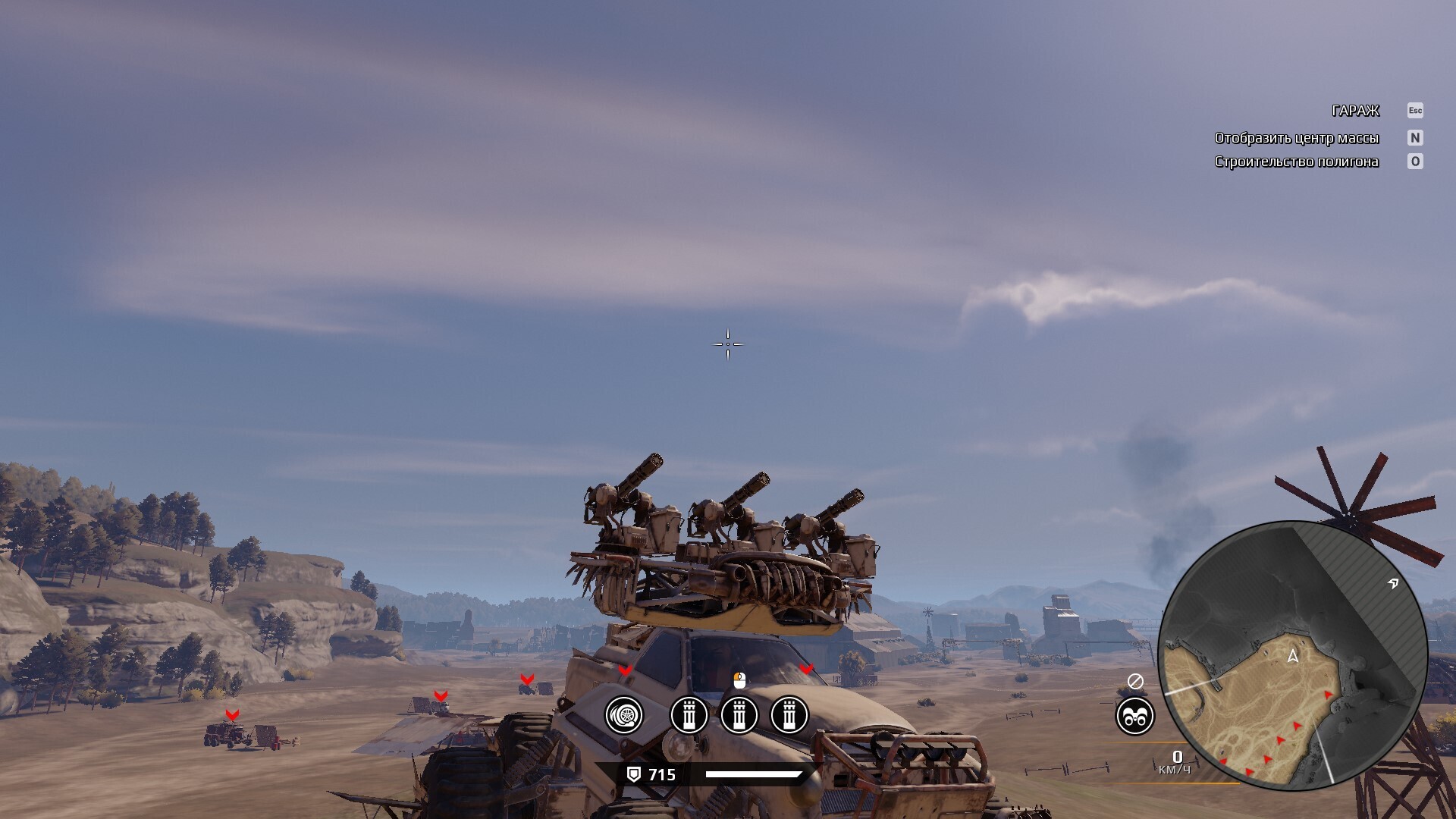Viewport: 1456px width, 819px height.
Task: Return to the garage (ГАРАЖ)
Action: tap(1355, 111)
